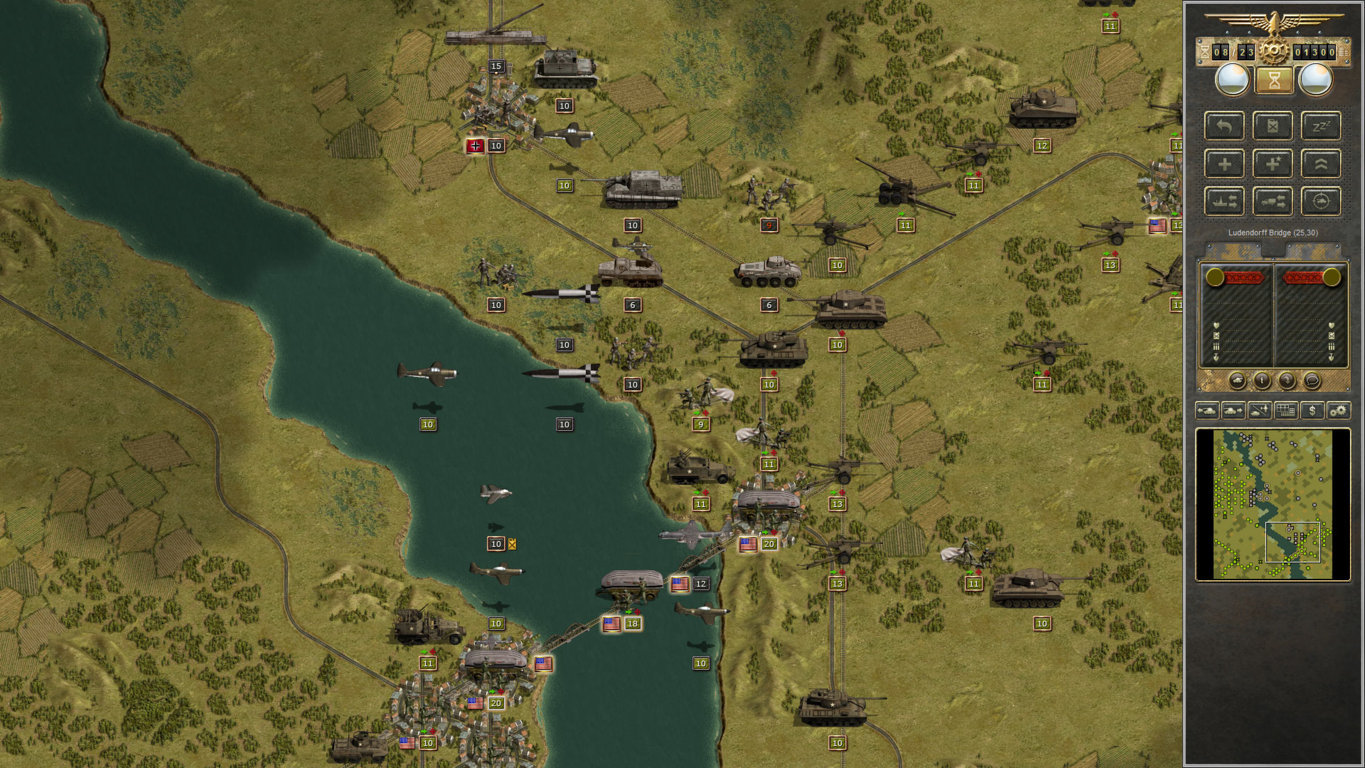Undo the last unit move
1365x768 pixels.
(x=1225, y=125)
